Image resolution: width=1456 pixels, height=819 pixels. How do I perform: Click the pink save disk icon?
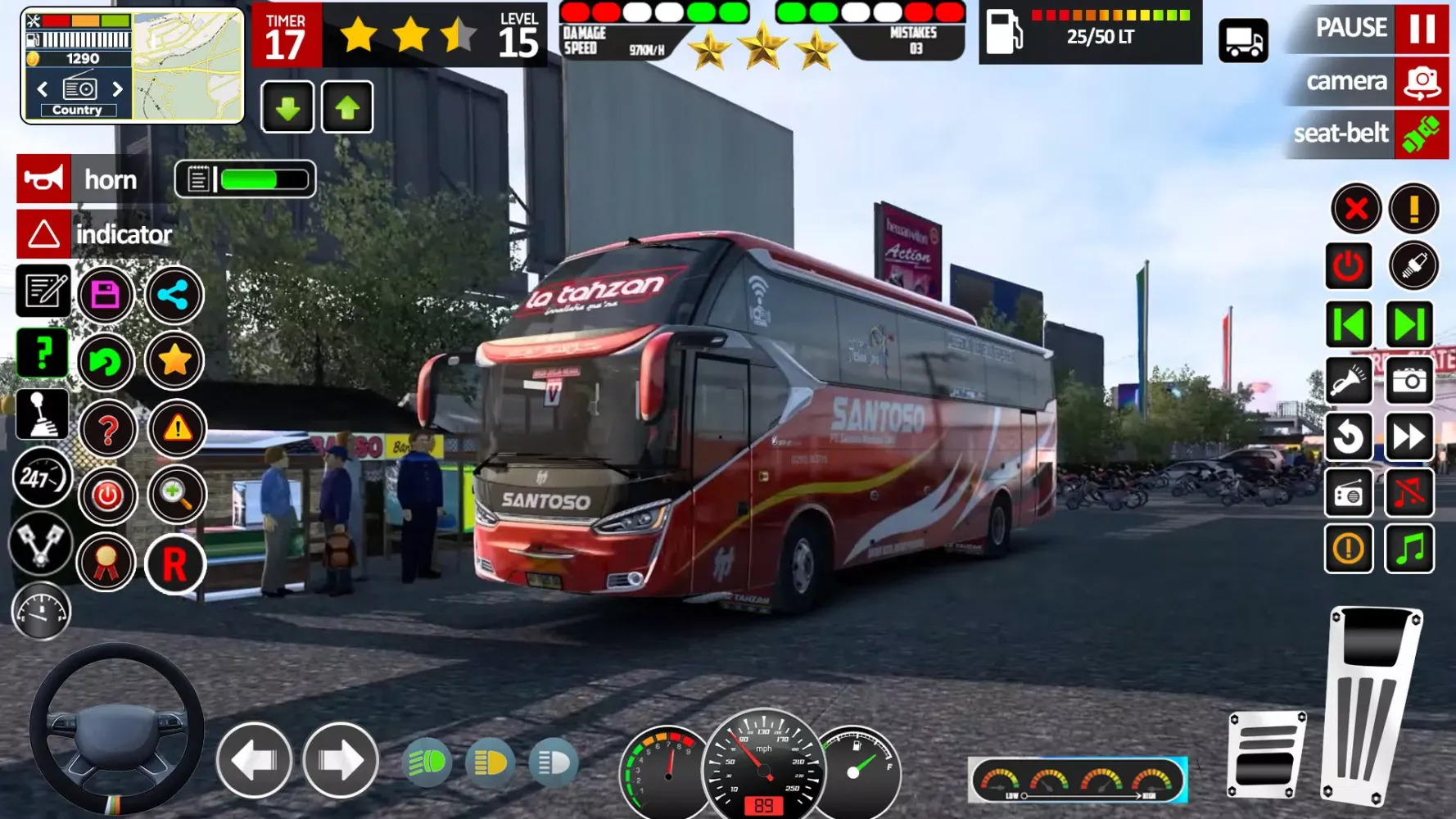106,294
